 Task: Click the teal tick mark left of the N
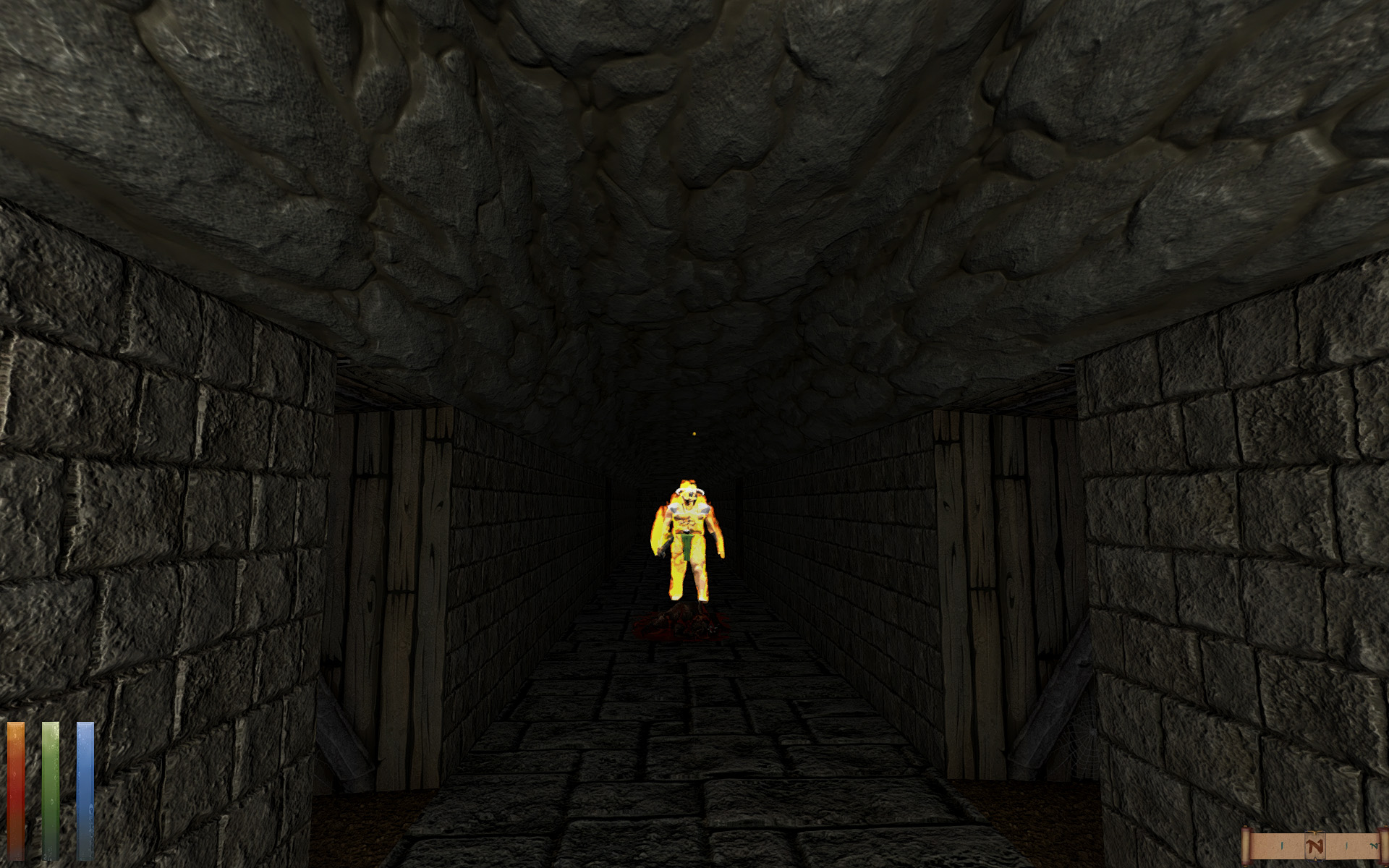(1282, 845)
